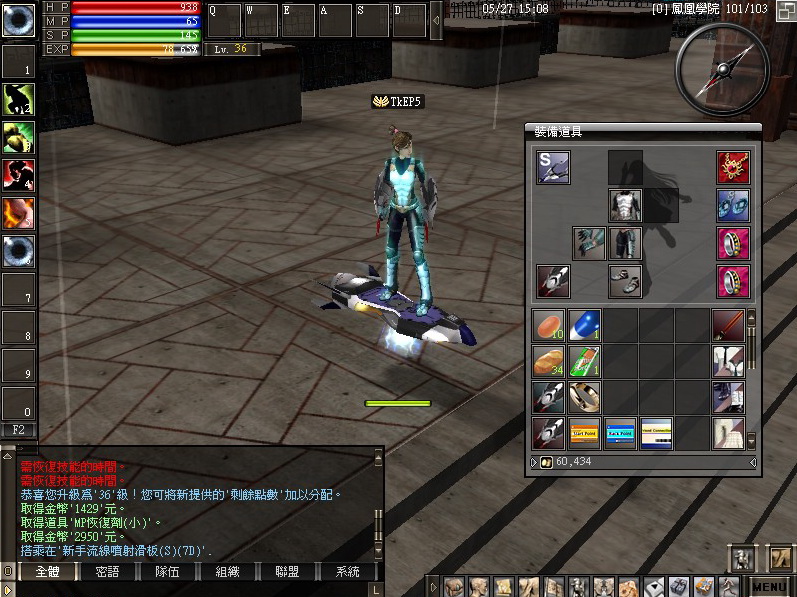Pick the gold ring in inventory
This screenshot has height=597, width=797.
click(x=584, y=397)
